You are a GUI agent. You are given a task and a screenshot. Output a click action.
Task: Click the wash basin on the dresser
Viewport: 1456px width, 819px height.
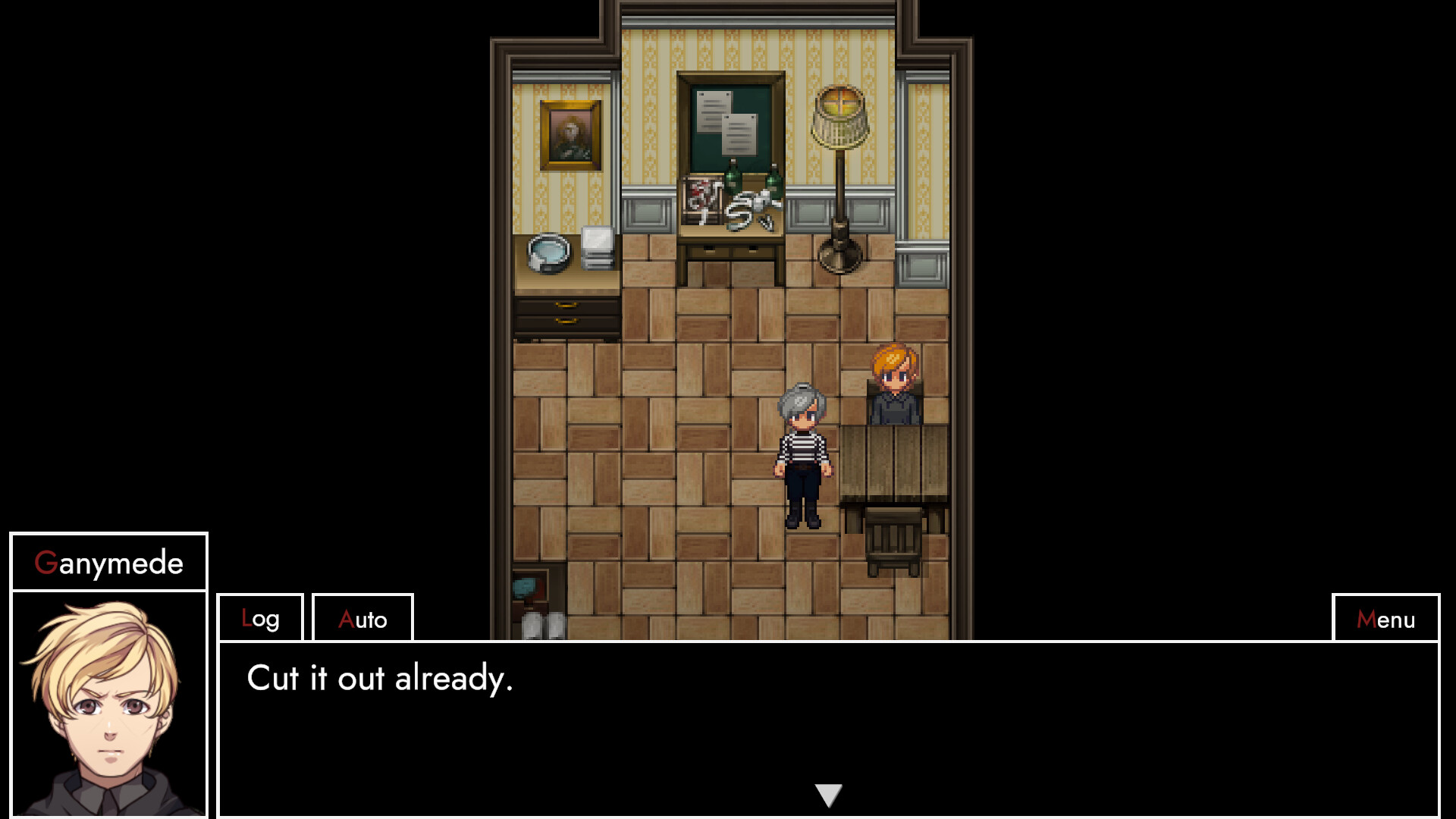tap(550, 254)
